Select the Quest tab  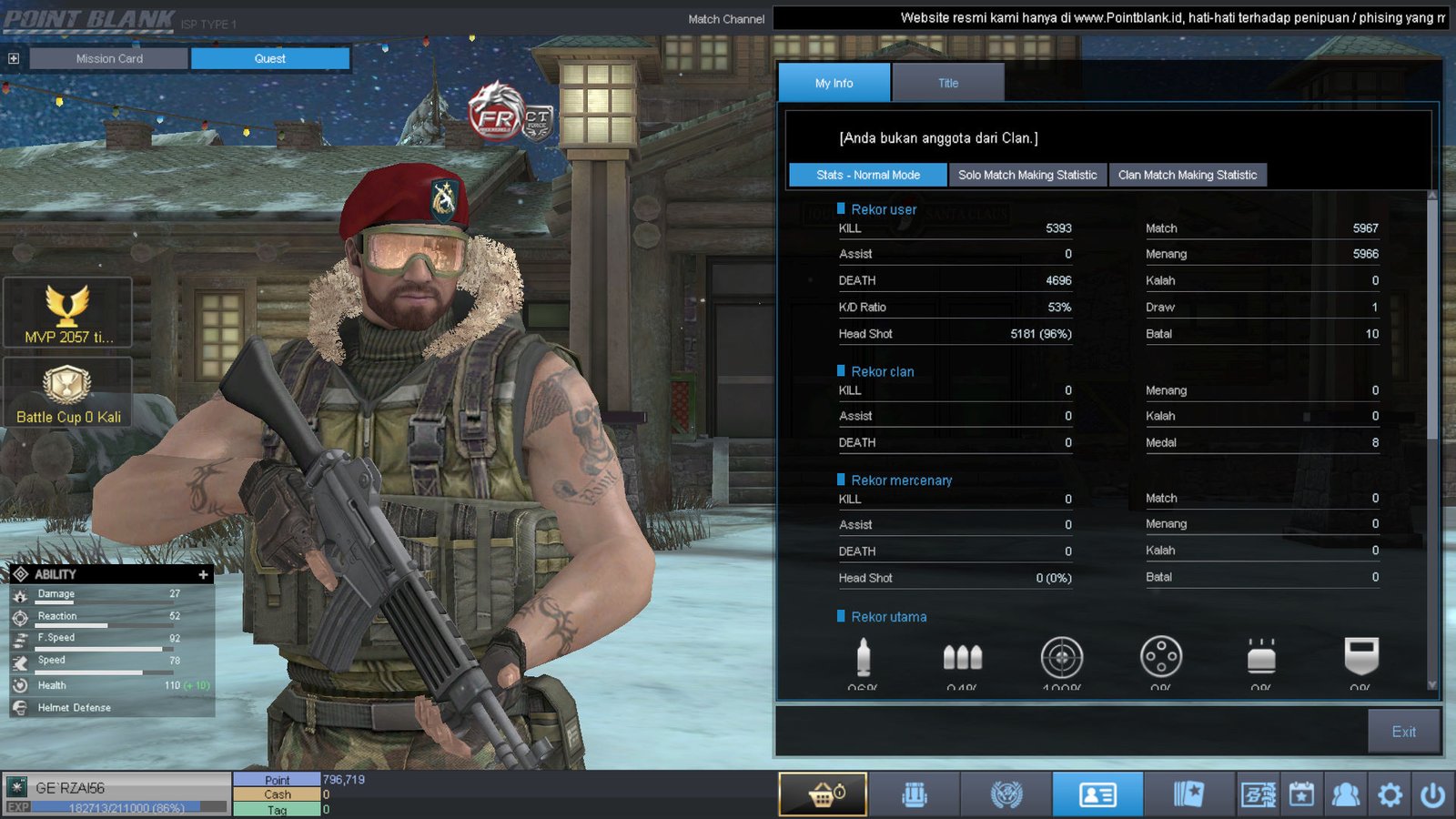click(x=269, y=58)
